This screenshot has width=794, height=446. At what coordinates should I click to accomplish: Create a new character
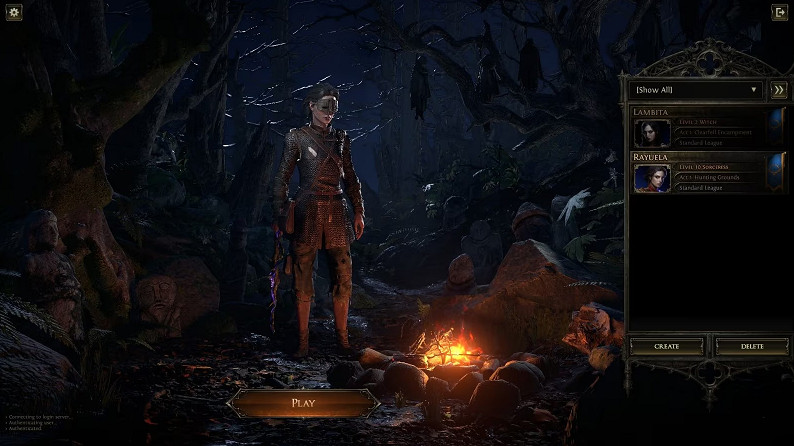pos(666,346)
